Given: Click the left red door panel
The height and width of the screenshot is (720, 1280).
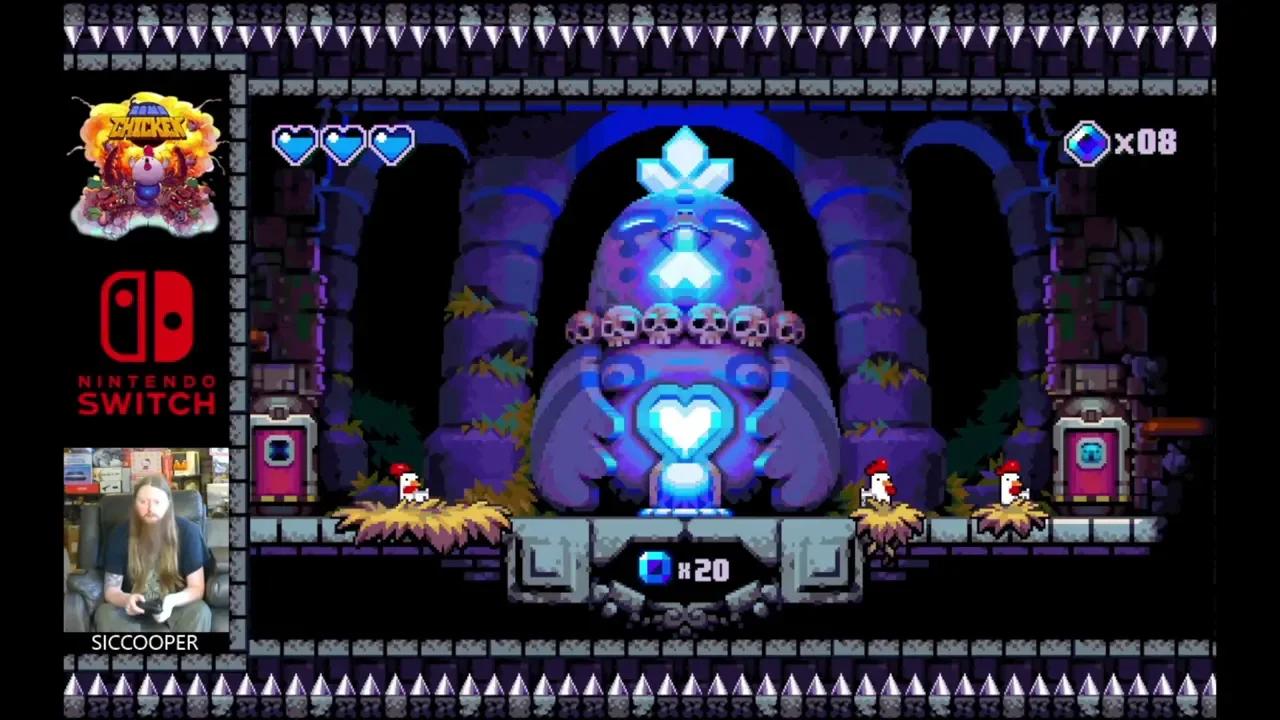Looking at the screenshot, I should [x=280, y=460].
